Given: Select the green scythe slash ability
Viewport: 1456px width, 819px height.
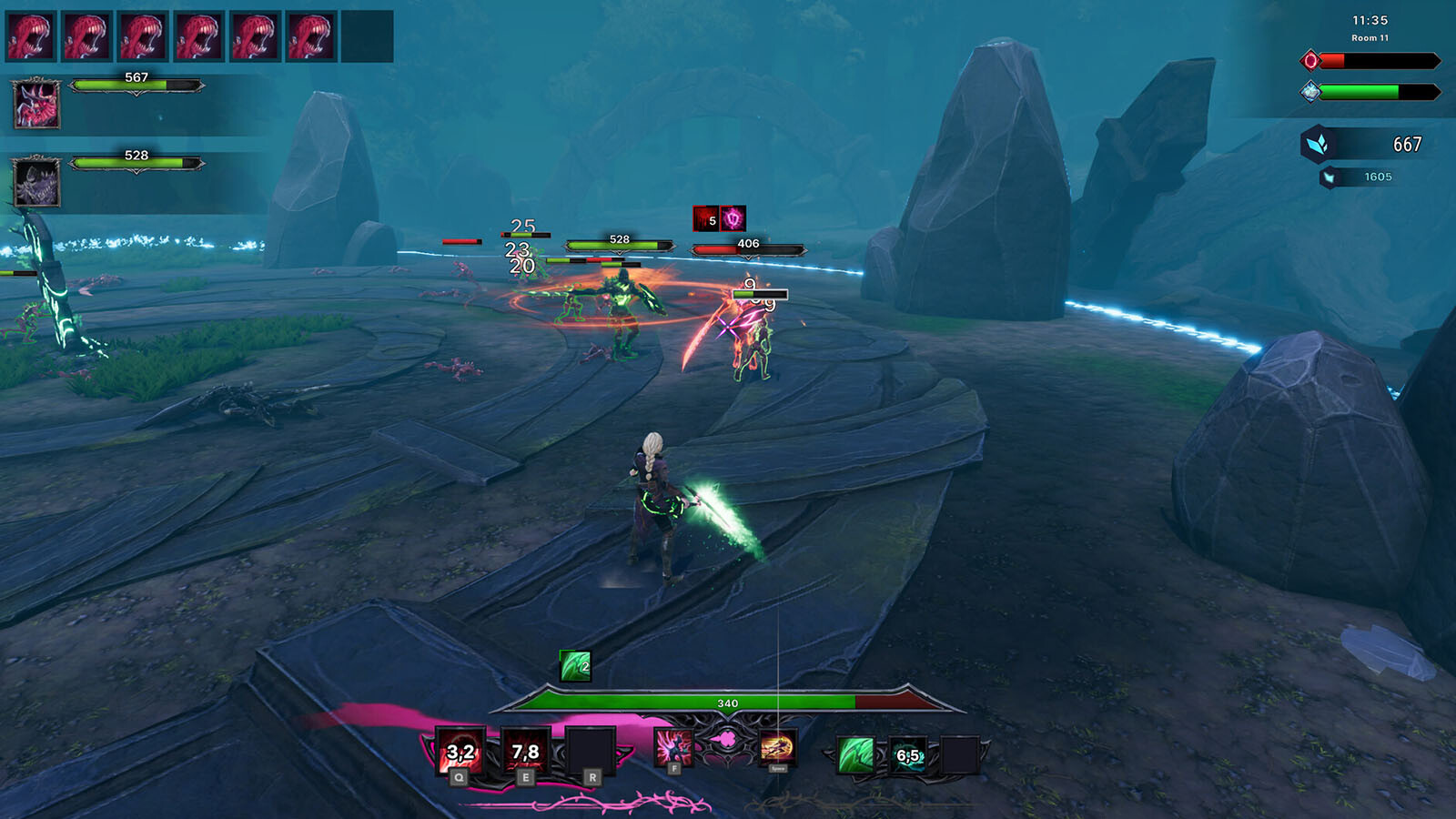Looking at the screenshot, I should (855, 755).
